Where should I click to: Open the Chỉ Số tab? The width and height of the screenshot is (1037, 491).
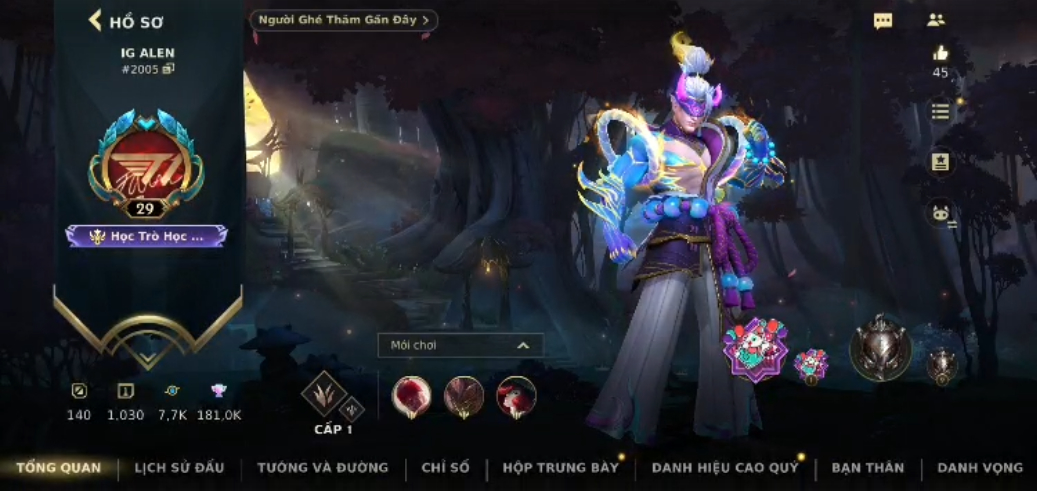tap(445, 468)
